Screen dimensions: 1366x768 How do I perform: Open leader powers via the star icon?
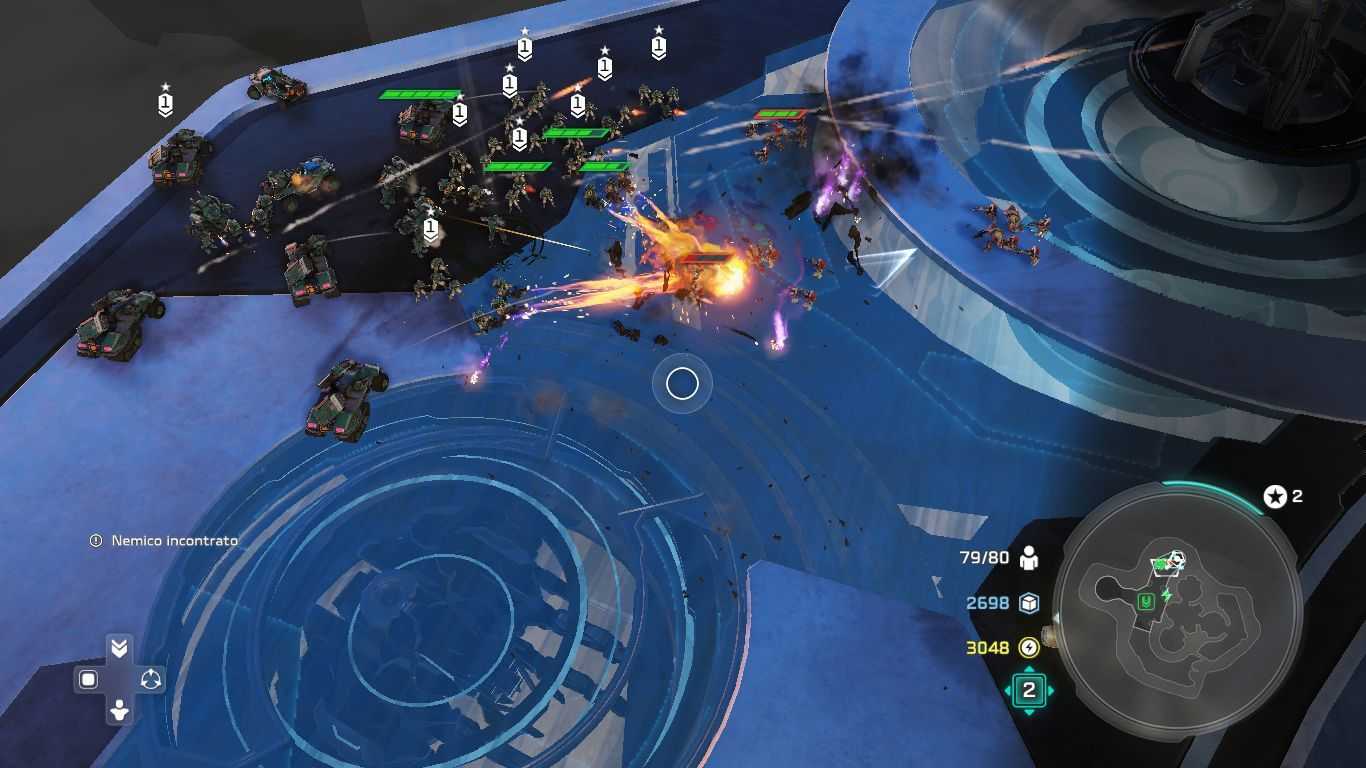1274,496
